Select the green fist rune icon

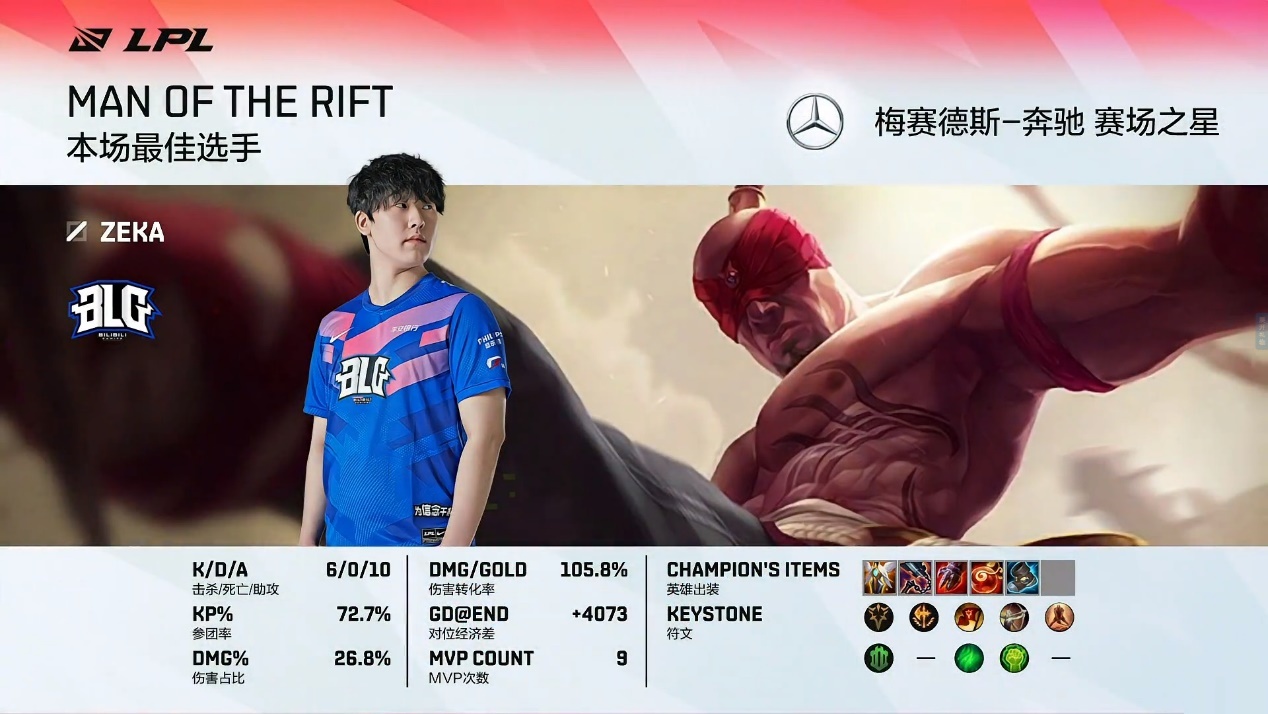(x=1014, y=658)
